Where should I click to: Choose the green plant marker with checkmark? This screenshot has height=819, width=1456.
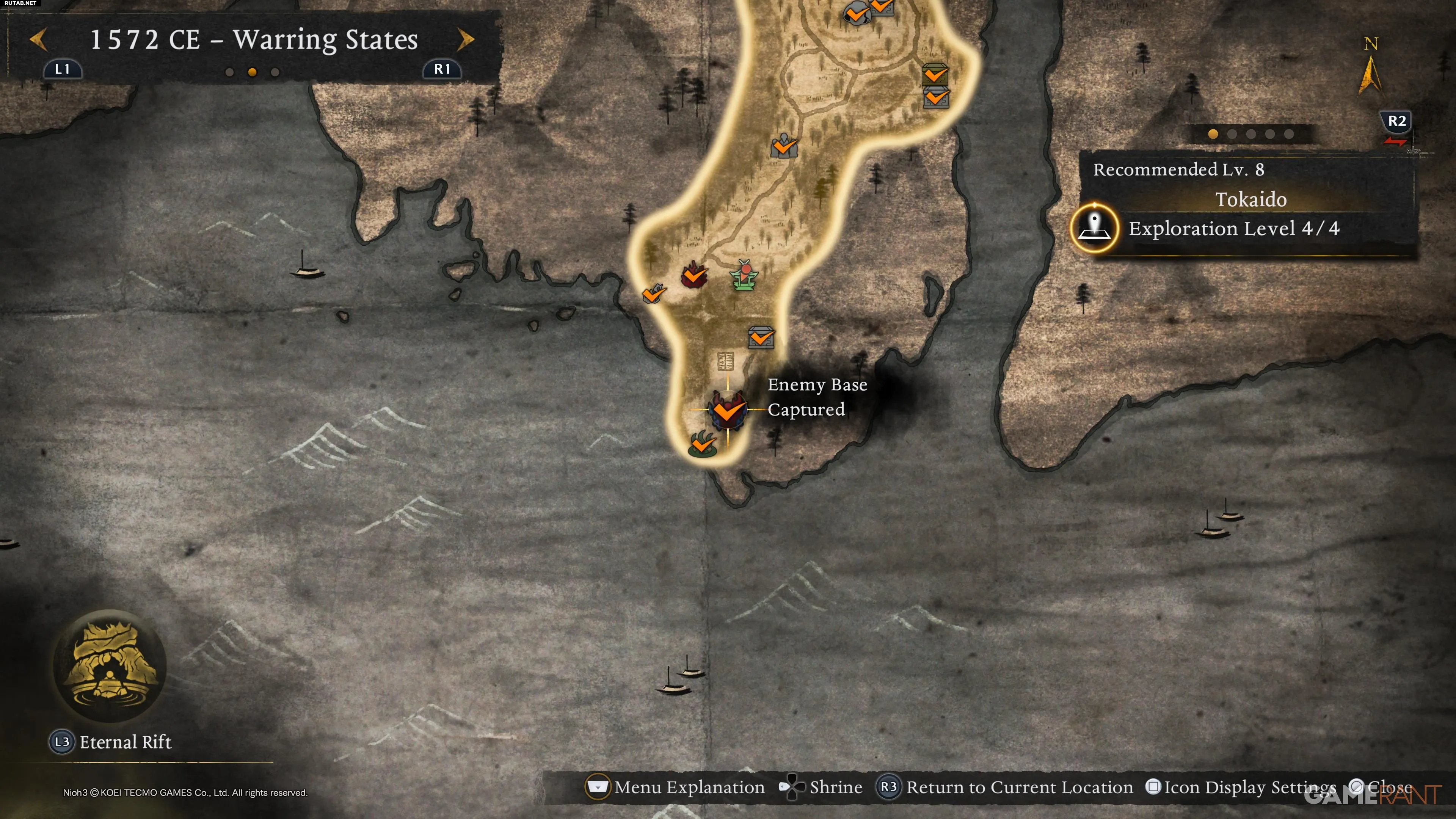pos(703,444)
